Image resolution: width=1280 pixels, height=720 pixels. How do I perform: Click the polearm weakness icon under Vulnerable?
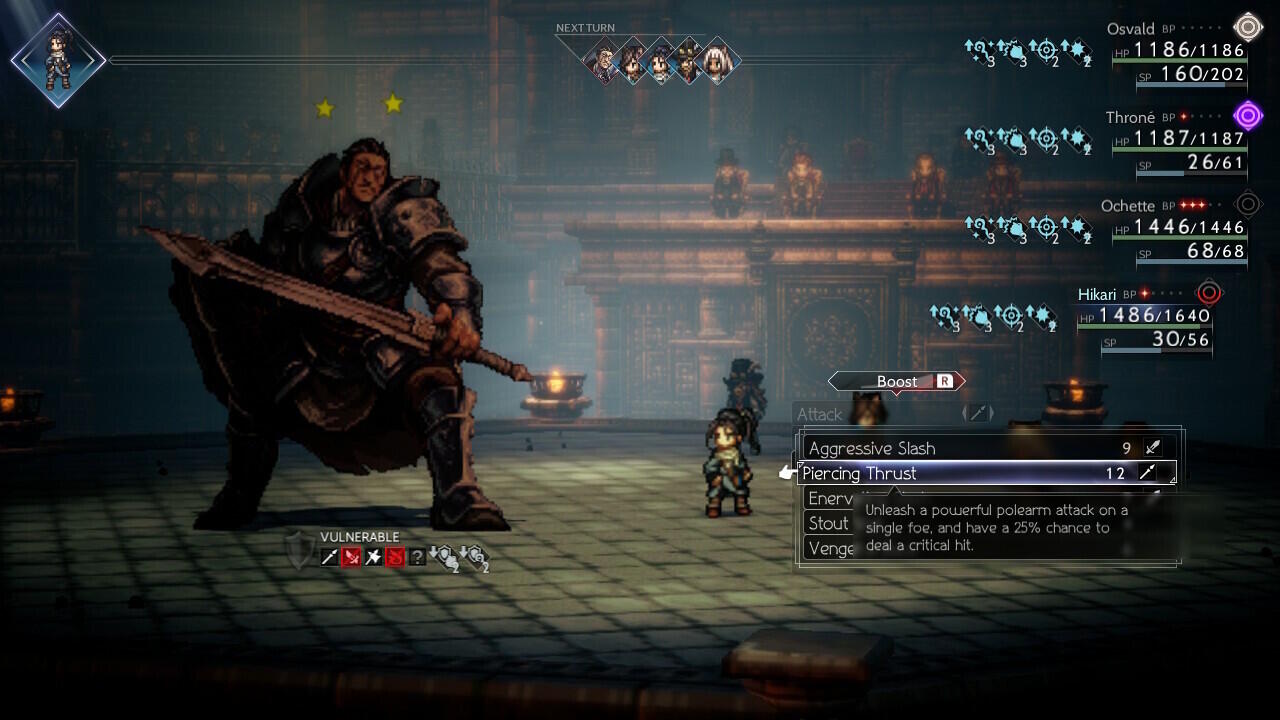(330, 558)
